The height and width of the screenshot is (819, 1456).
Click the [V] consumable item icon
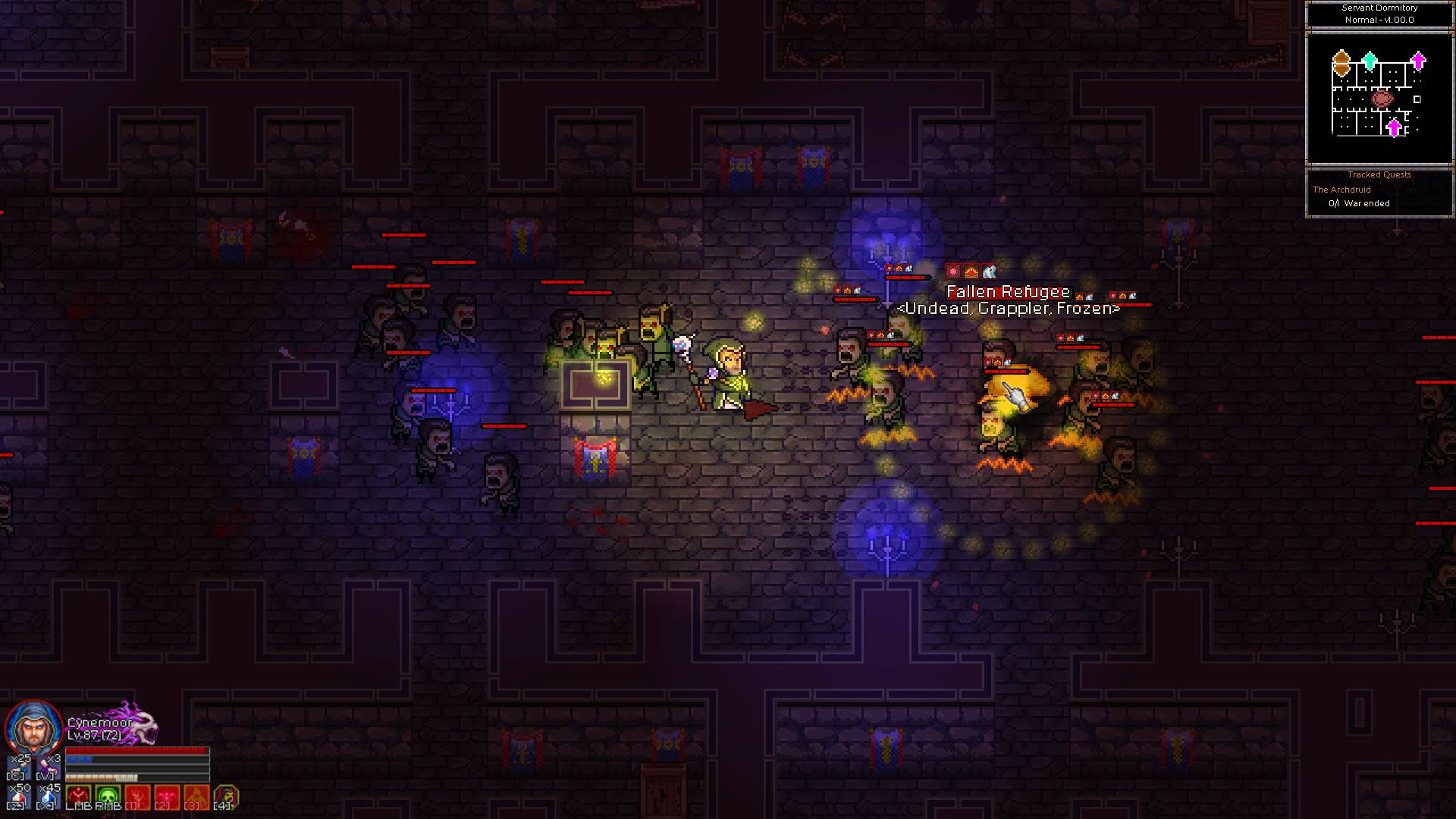point(47,768)
